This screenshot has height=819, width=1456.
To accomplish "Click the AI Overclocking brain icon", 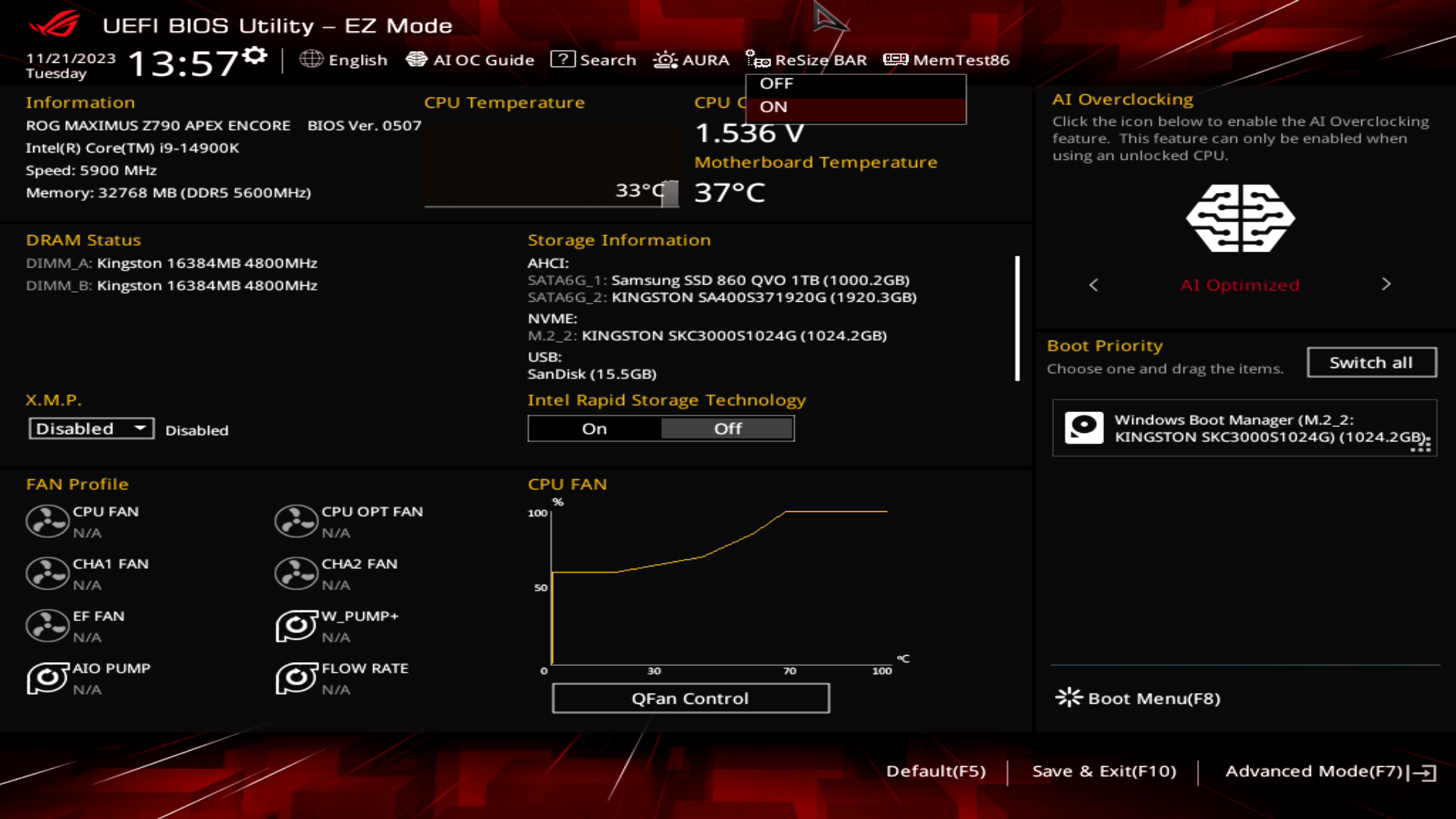I will point(1241,218).
